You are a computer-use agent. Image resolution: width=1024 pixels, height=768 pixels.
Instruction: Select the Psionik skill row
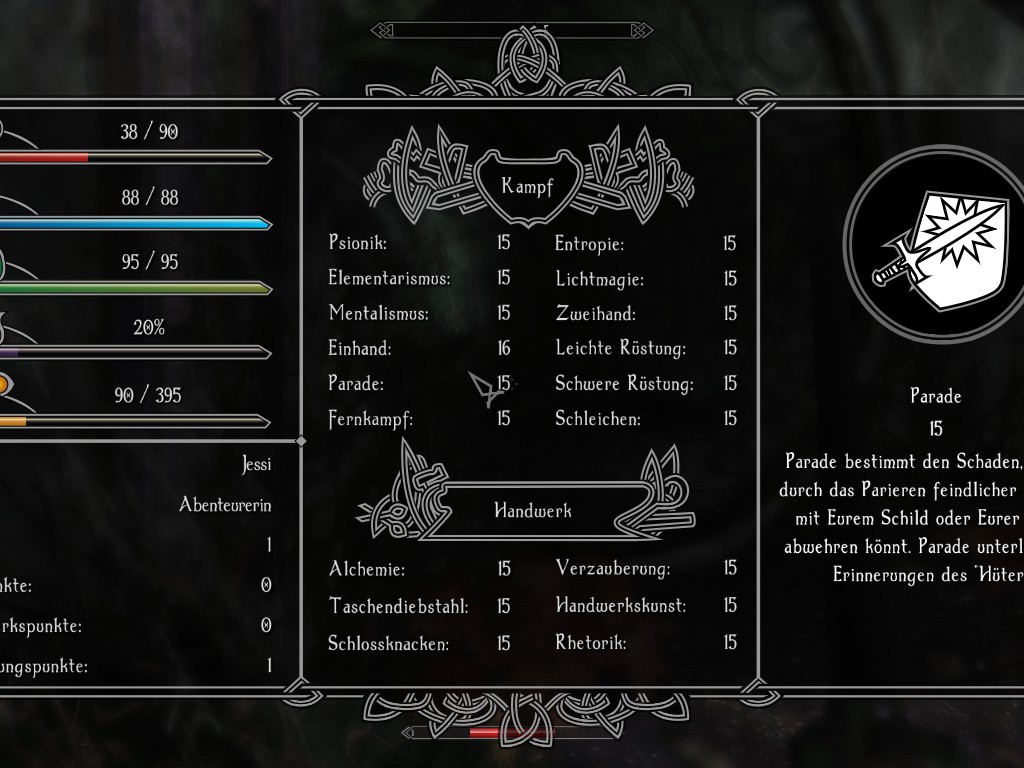pyautogui.click(x=358, y=243)
